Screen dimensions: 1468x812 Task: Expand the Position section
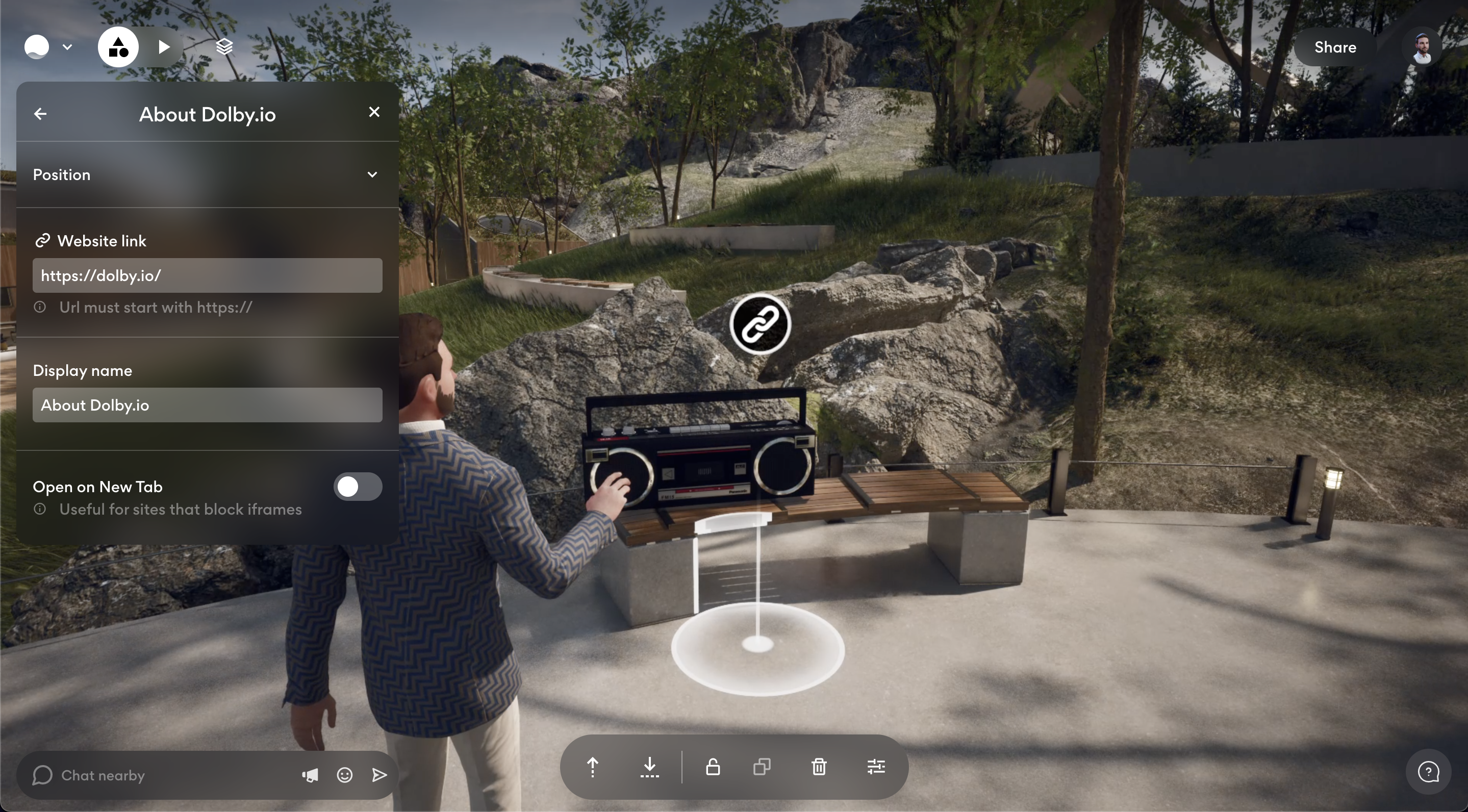pos(372,174)
